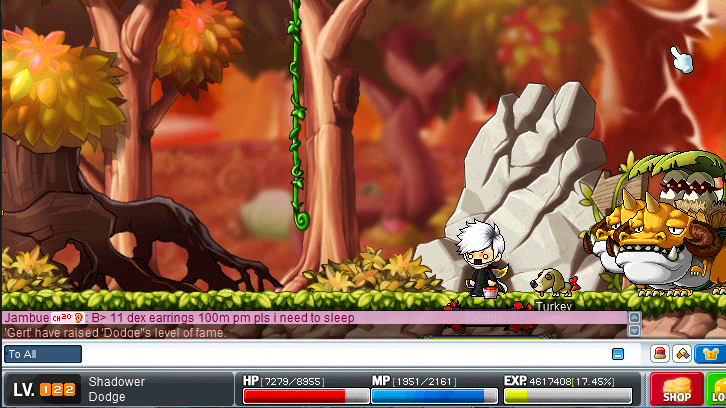The height and width of the screenshot is (408, 726).
Task: Click the orange and blue diamond icon
Action: (683, 353)
